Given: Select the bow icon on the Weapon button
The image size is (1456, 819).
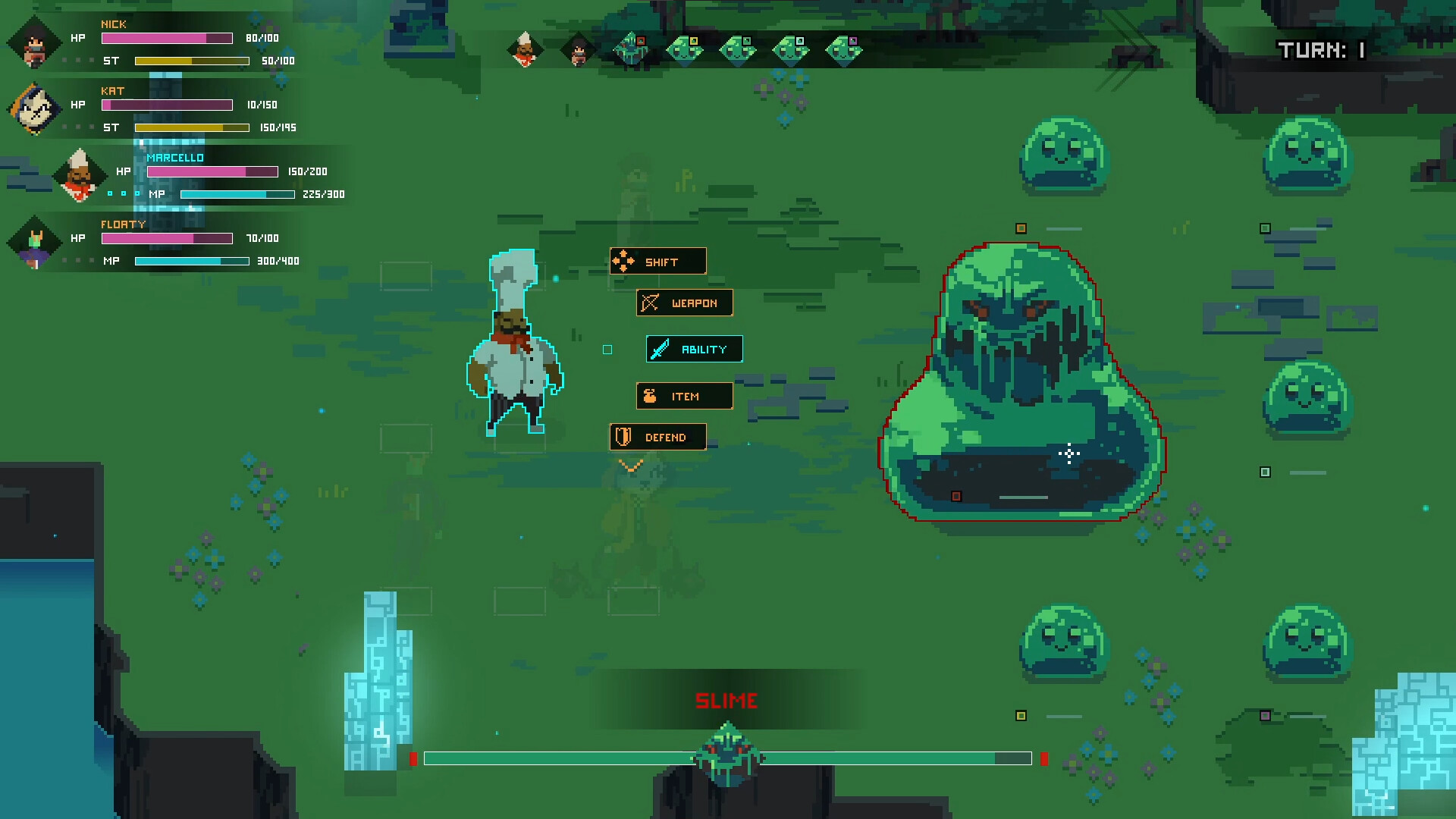Looking at the screenshot, I should (x=648, y=303).
